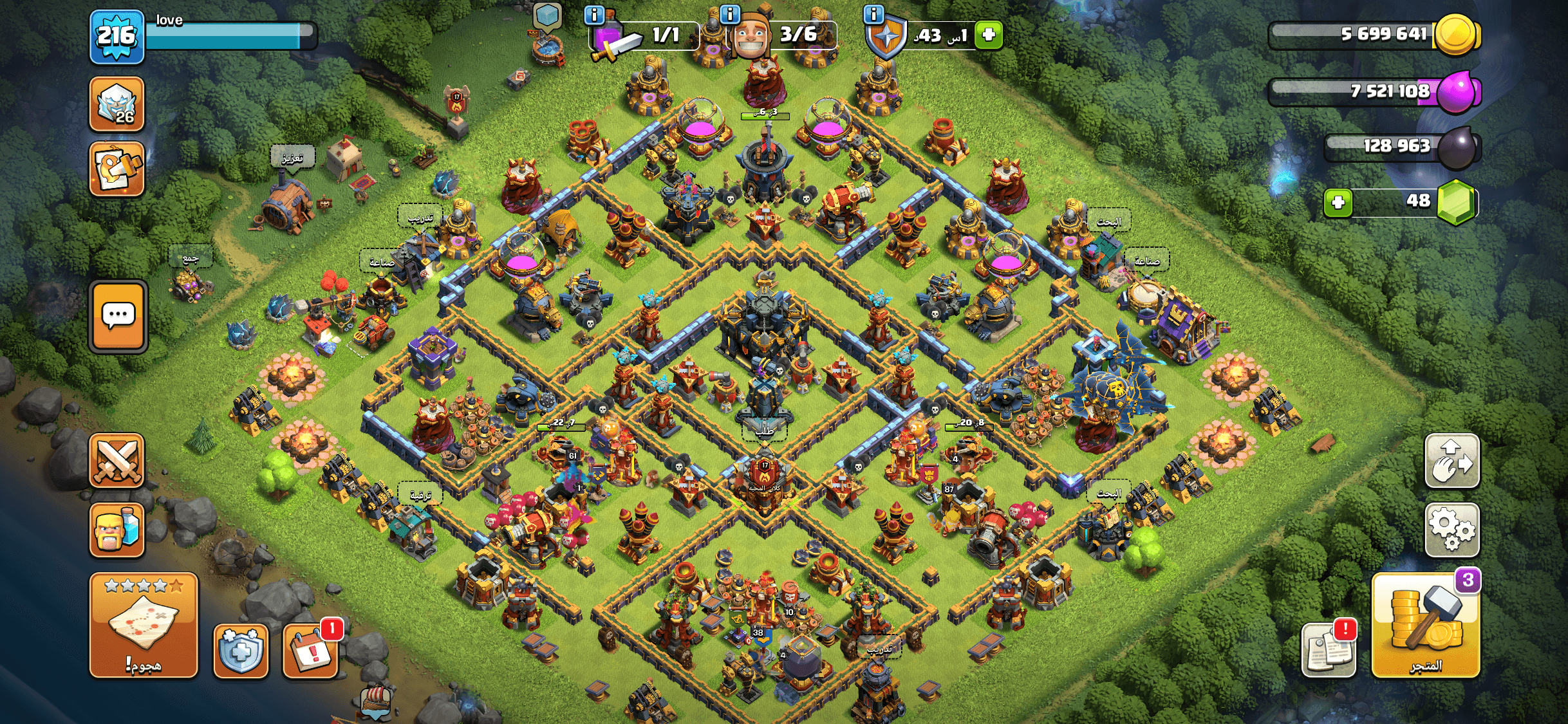Show builder info on the 3/6 counter
The image size is (1568, 724).
click(x=730, y=14)
